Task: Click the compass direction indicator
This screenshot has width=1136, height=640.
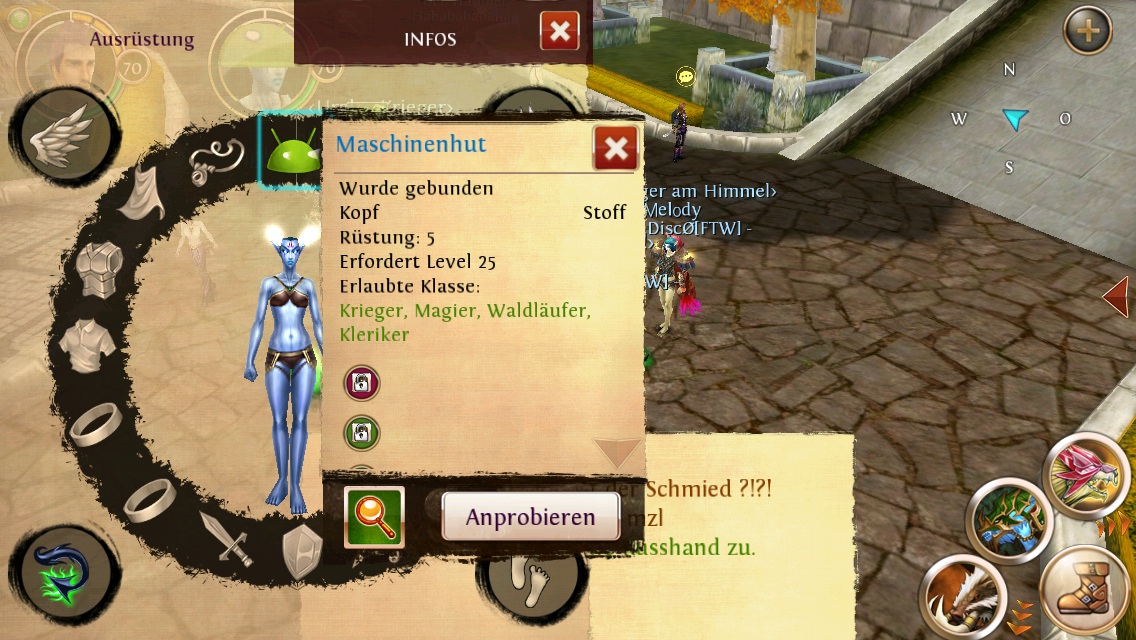Action: coord(1014,120)
